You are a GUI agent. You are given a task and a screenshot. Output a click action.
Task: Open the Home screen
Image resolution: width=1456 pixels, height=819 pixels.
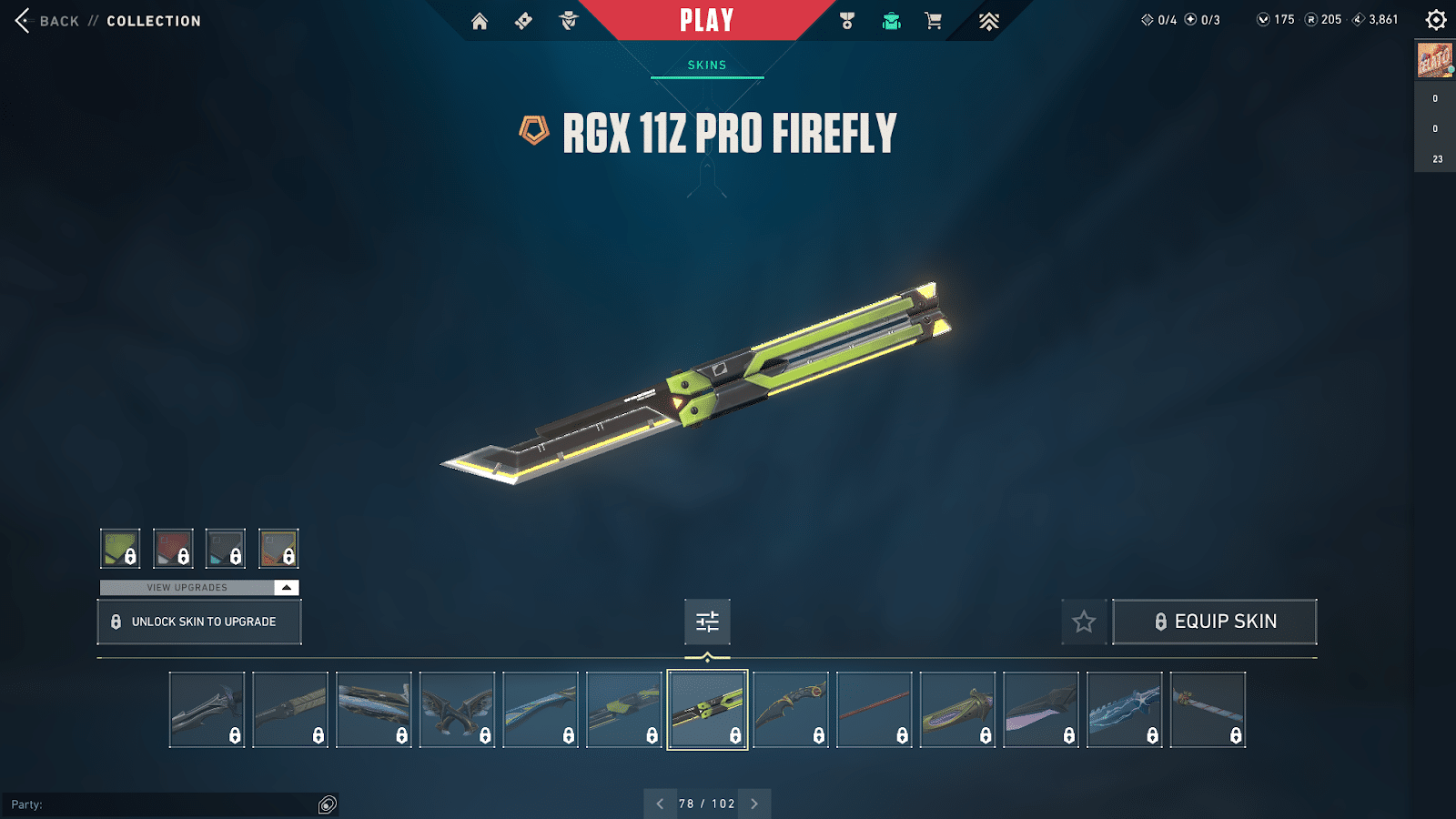(480, 20)
